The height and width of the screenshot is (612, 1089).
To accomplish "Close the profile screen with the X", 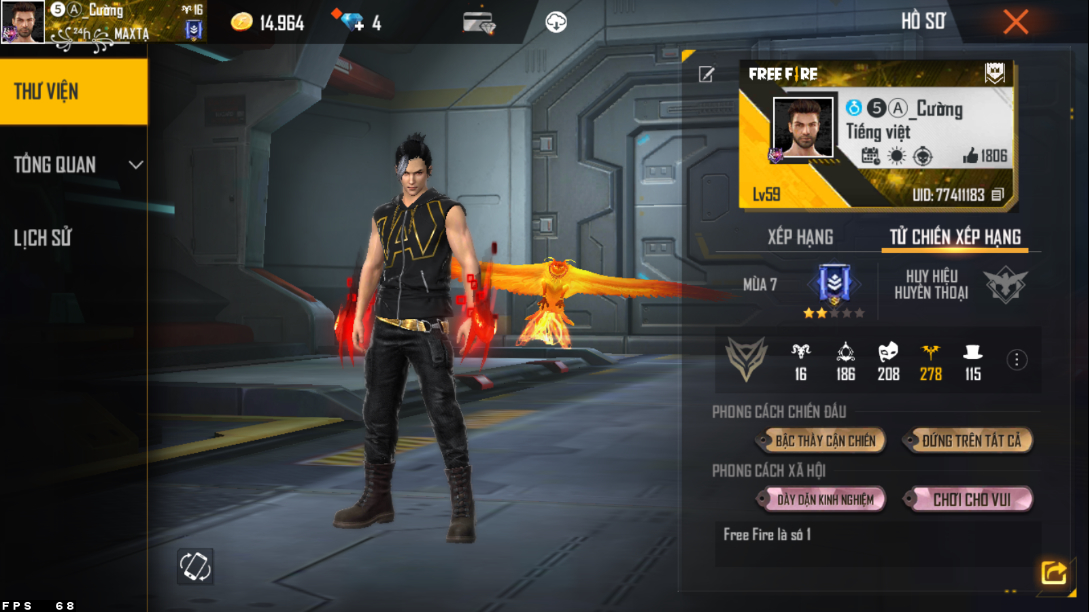I will (1016, 22).
